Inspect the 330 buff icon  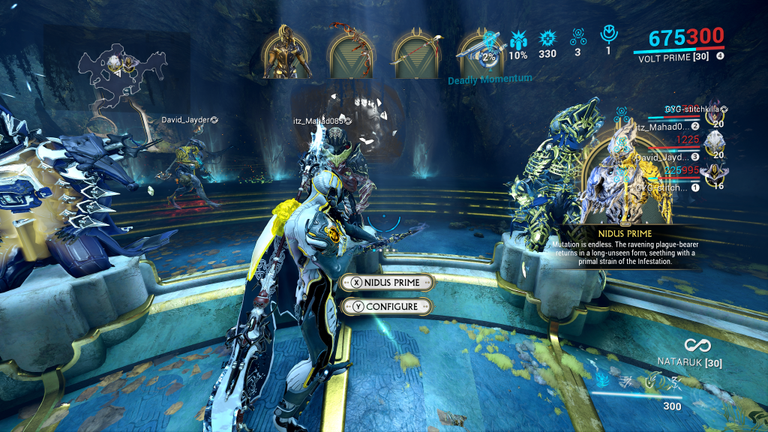(547, 42)
